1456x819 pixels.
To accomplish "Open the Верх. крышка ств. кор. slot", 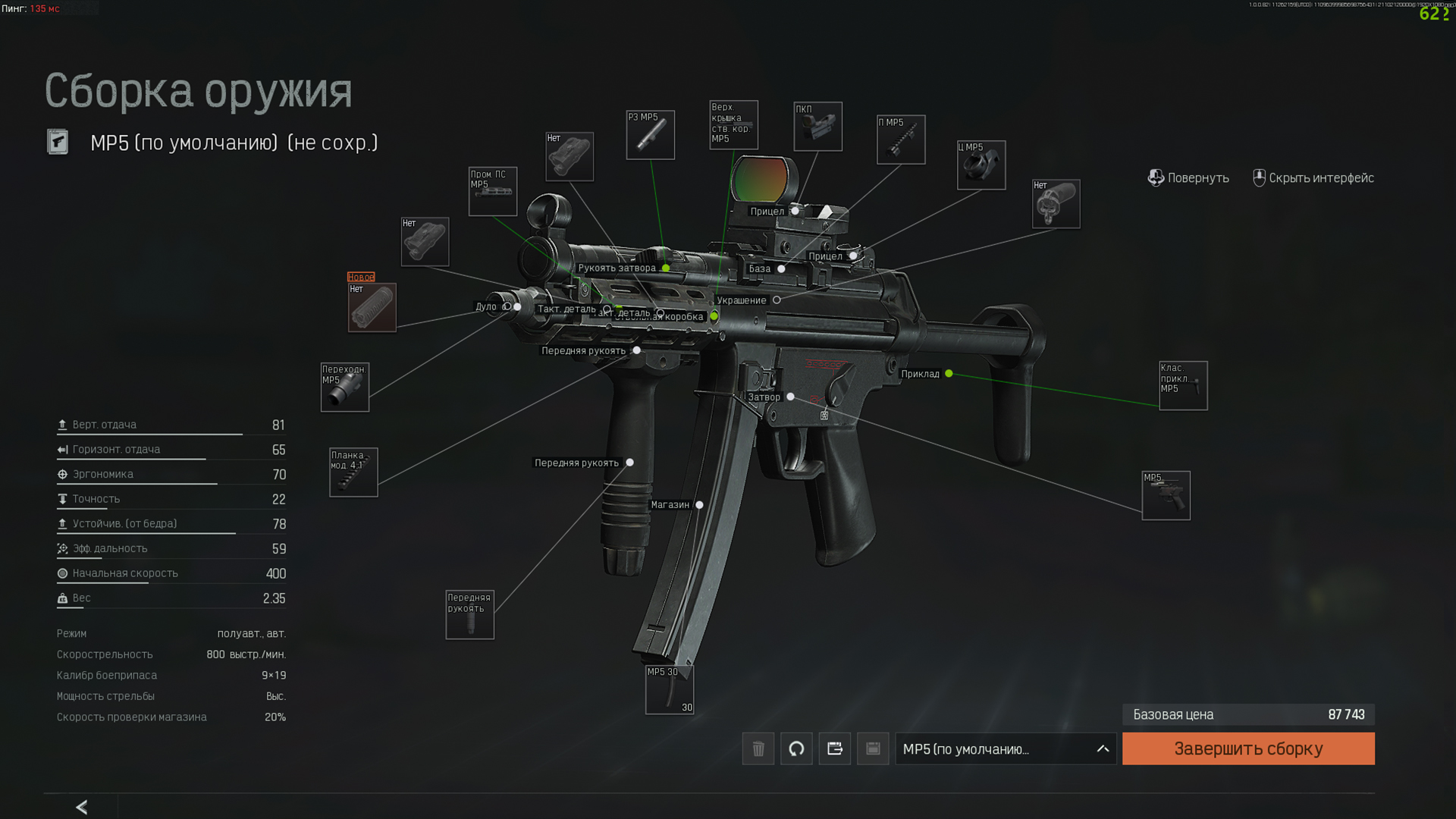I will pyautogui.click(x=733, y=125).
